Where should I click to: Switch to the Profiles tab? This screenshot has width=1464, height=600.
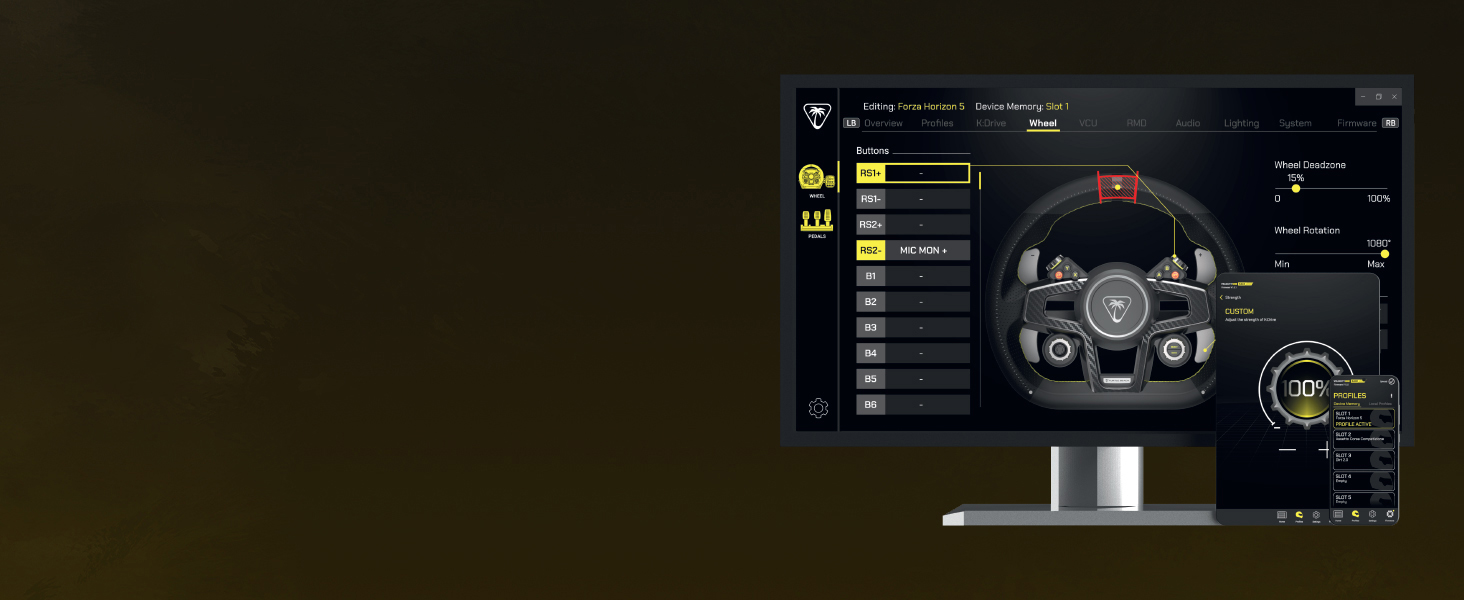click(x=937, y=124)
